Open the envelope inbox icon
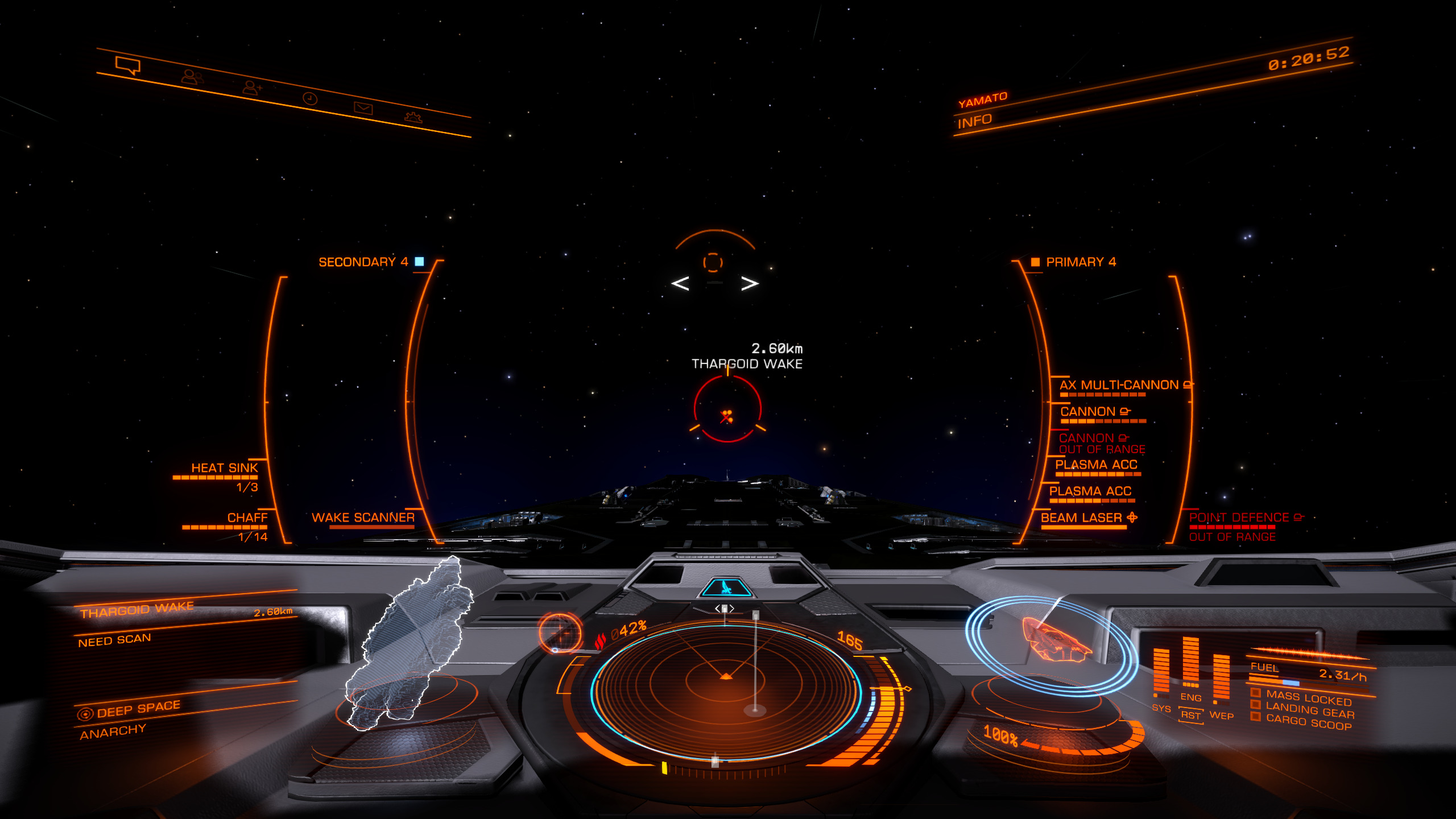Viewport: 1456px width, 819px height. coord(363,107)
